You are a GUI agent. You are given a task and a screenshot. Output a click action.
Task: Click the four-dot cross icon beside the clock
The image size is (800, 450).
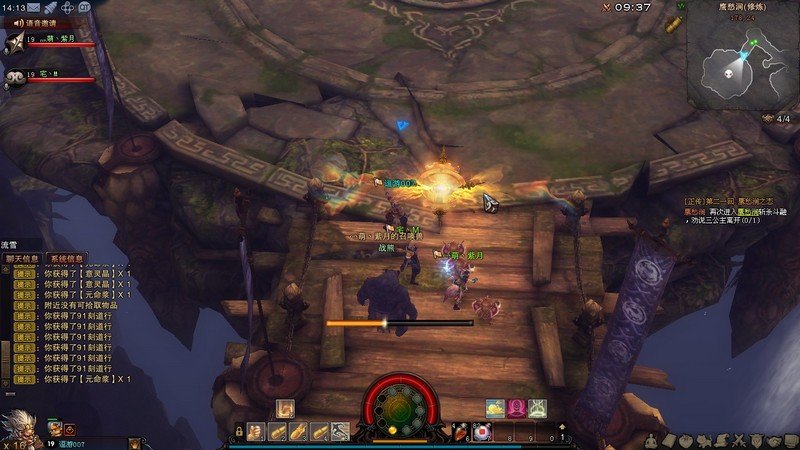[67, 7]
